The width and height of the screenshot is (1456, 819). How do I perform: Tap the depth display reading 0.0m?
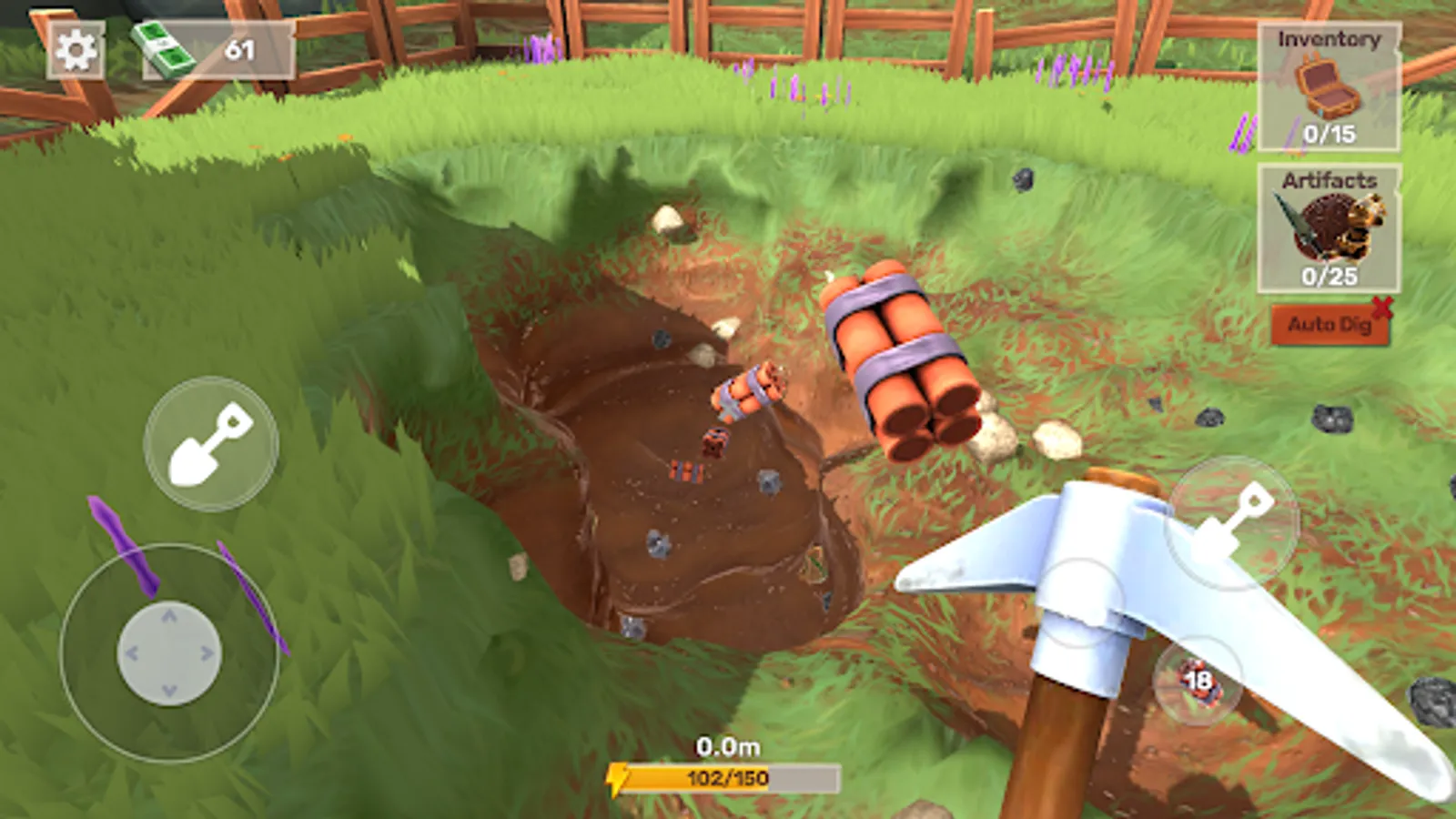pos(728,746)
